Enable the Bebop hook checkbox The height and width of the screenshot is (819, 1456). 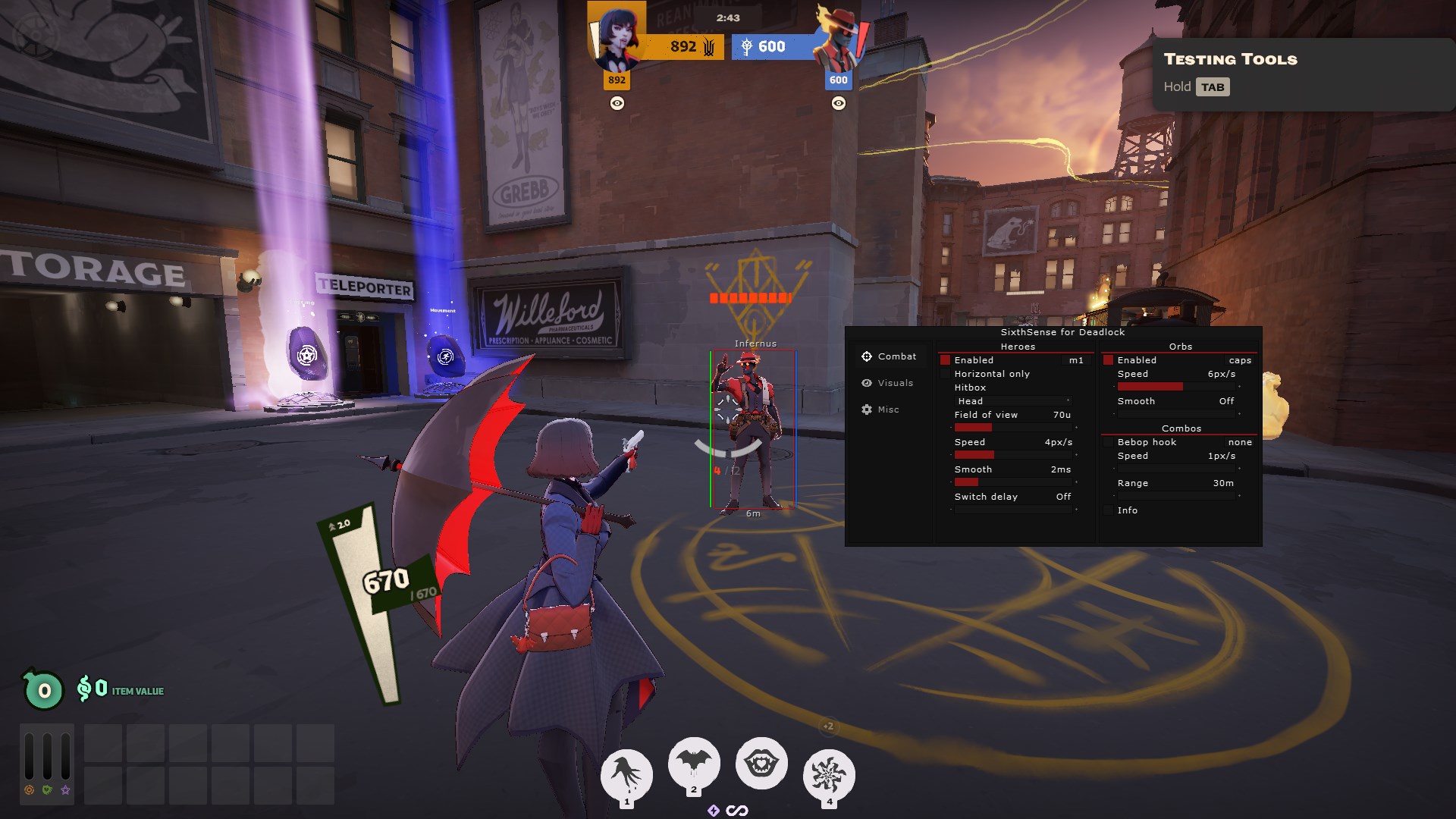1110,442
